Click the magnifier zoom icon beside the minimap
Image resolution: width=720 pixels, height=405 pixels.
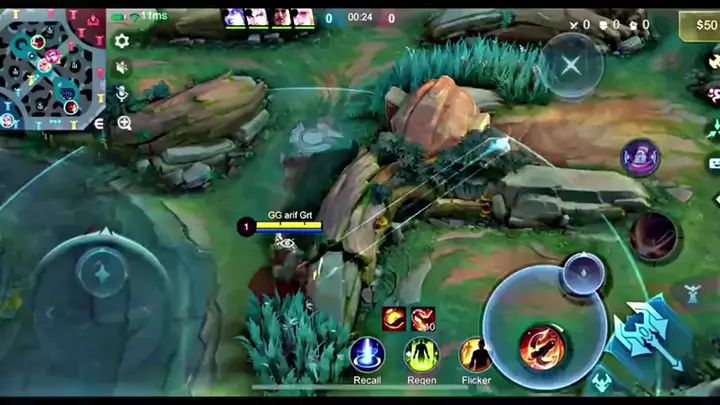pyautogui.click(x=124, y=122)
